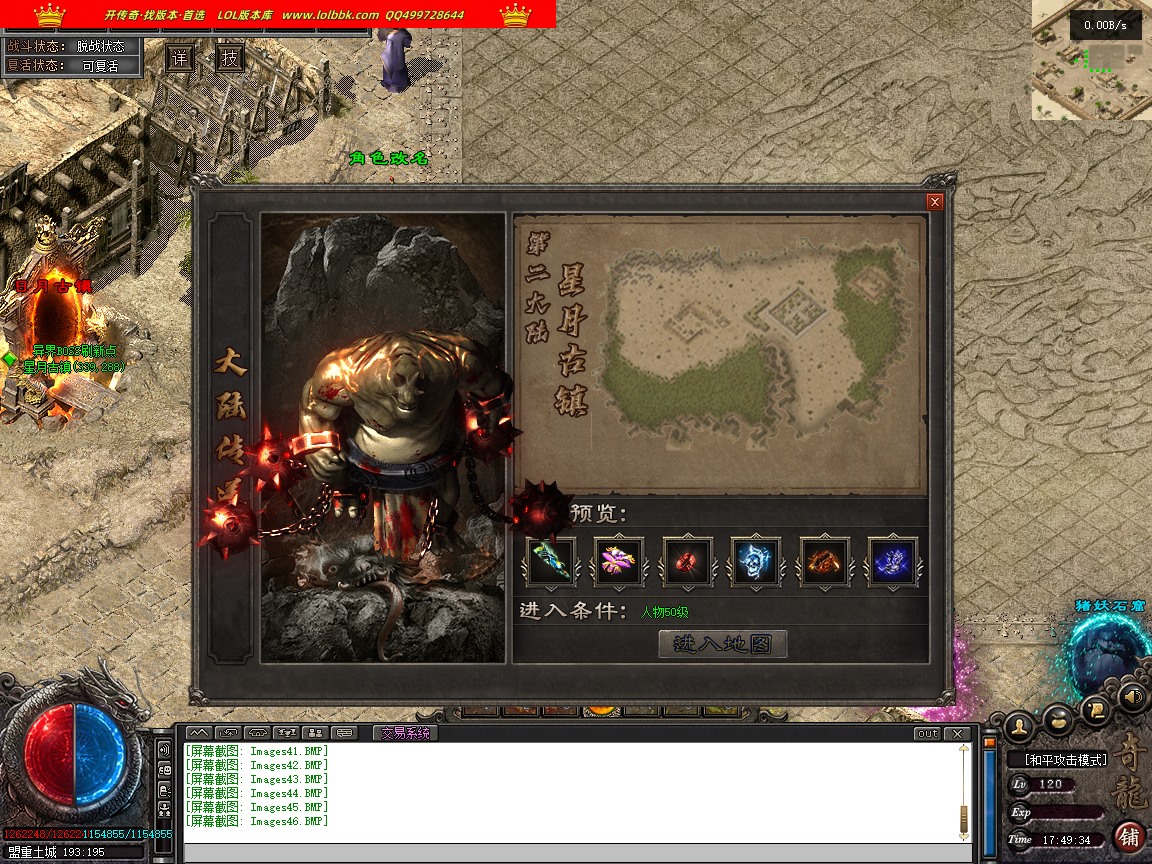Select the blue skull reward preview icon

(756, 561)
